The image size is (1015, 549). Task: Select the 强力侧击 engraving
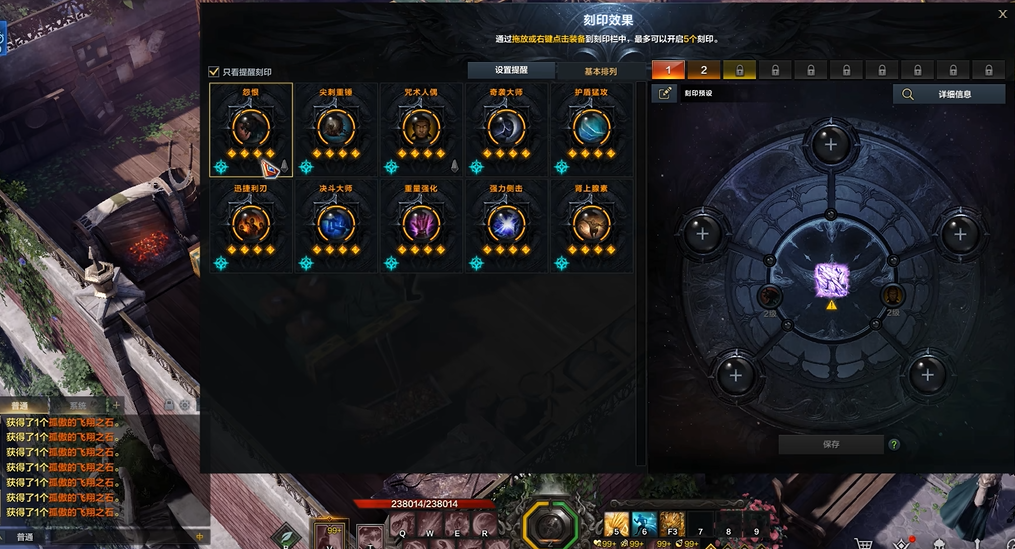[506, 222]
